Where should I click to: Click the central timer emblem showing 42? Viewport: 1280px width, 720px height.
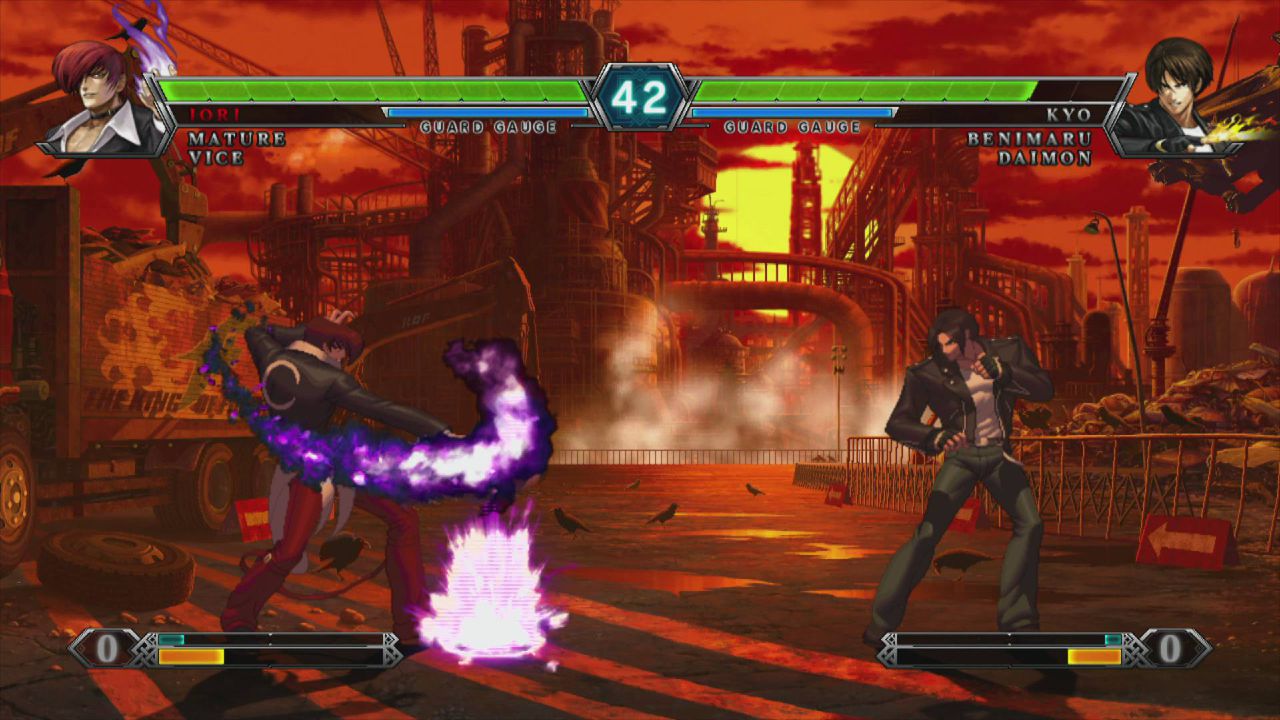point(640,95)
